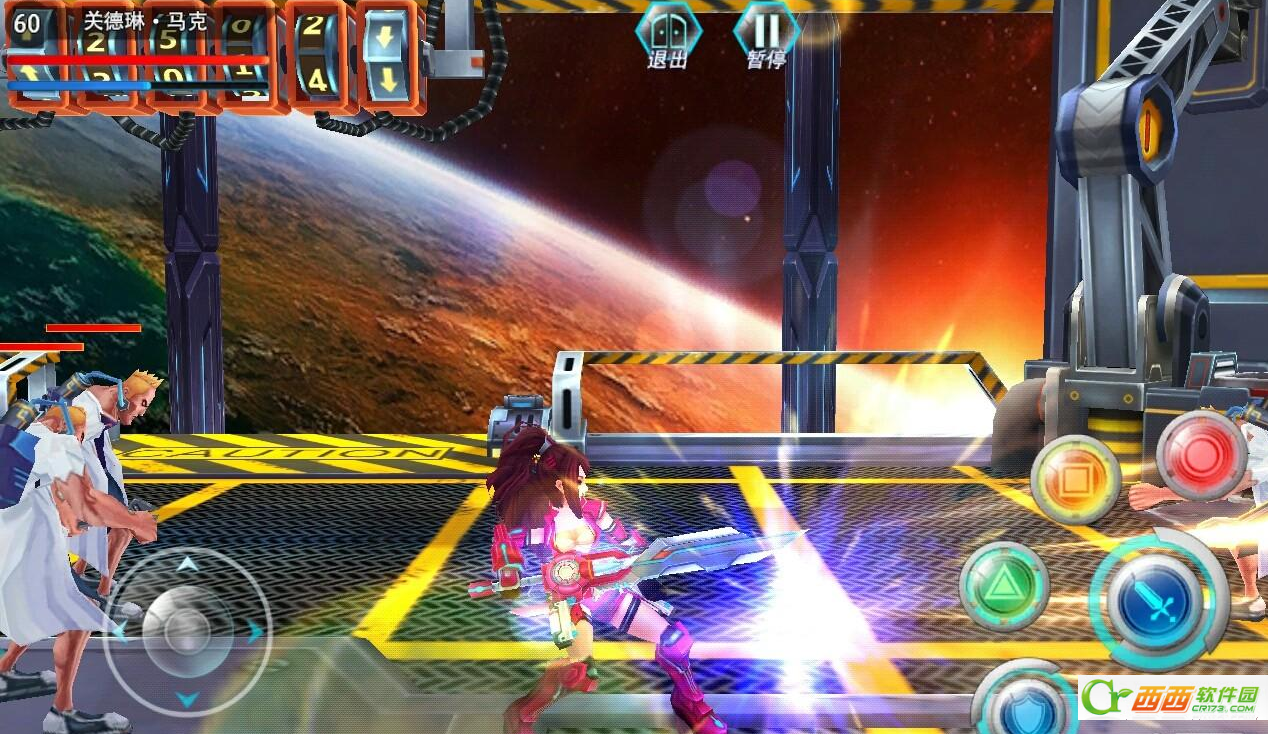Tap the 退出 exit button
The height and width of the screenshot is (734, 1268).
click(668, 36)
